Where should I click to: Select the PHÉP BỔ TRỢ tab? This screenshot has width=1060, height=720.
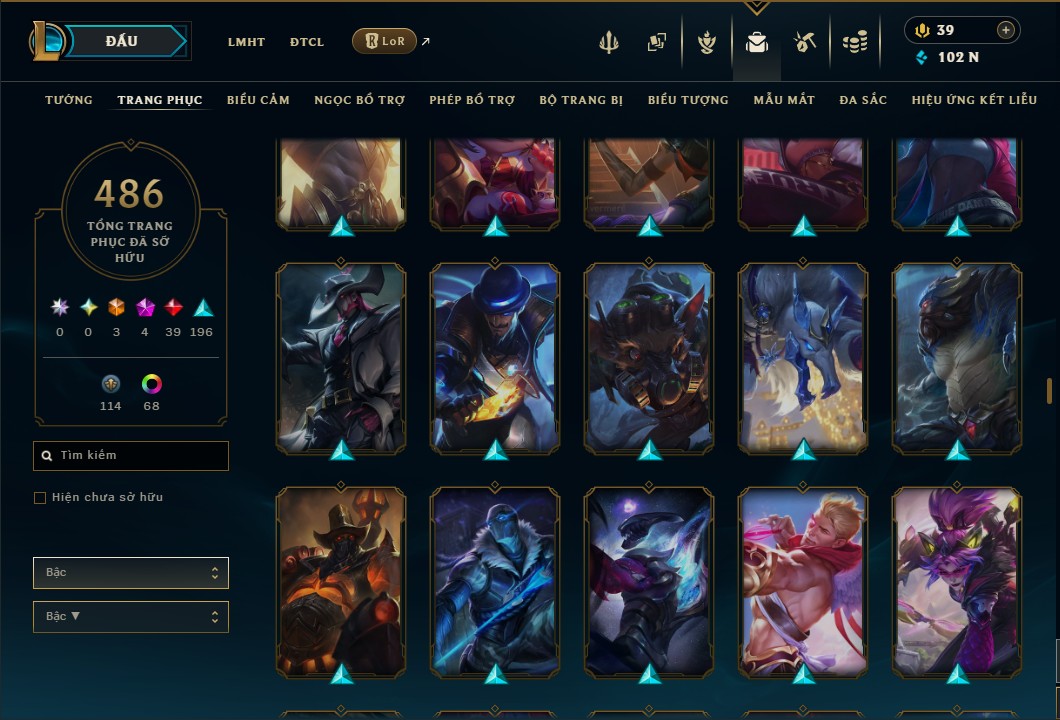pyautogui.click(x=472, y=100)
